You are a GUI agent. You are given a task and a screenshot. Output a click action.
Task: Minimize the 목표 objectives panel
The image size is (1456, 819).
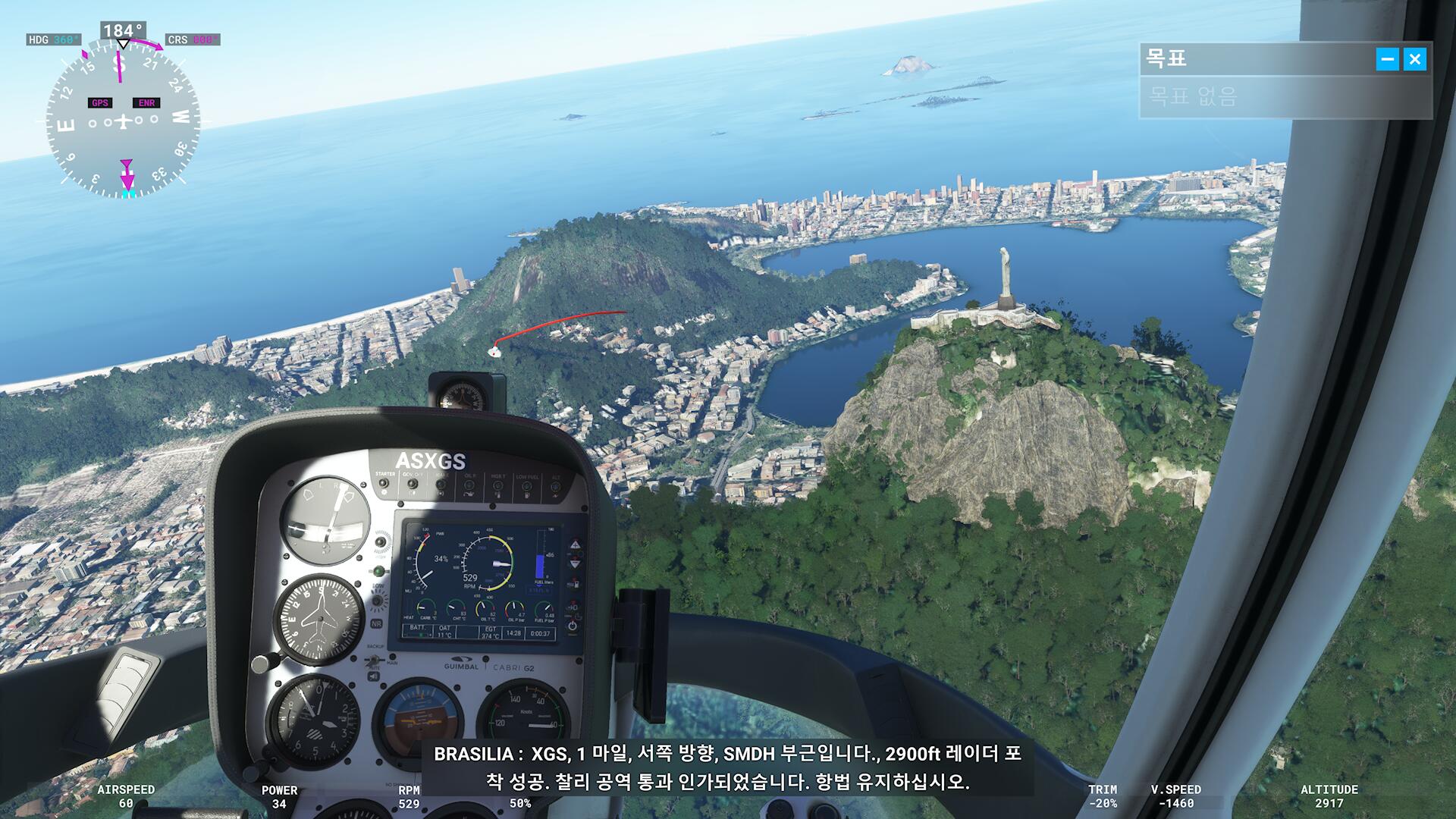[x=1387, y=59]
